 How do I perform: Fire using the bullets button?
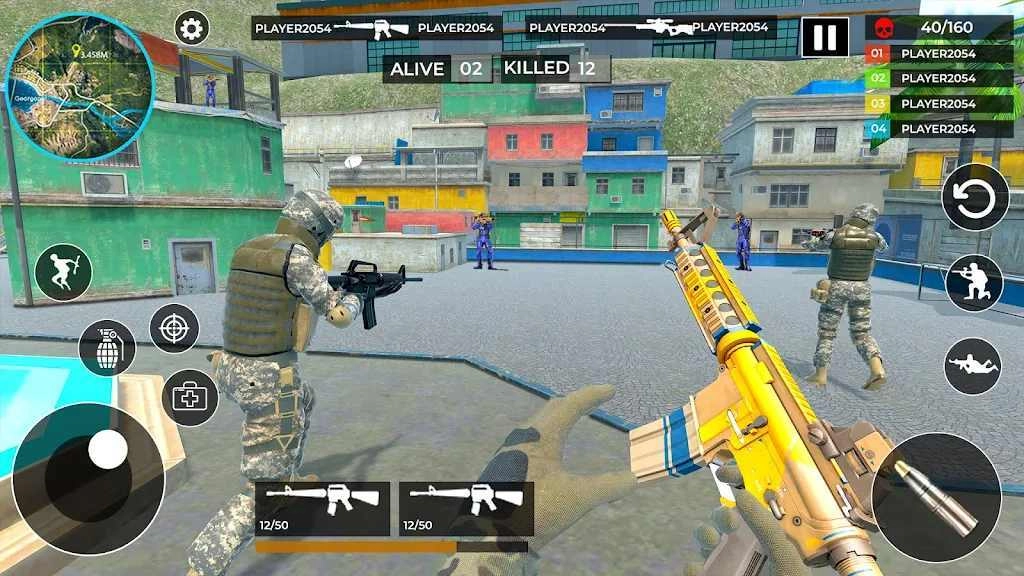click(936, 497)
